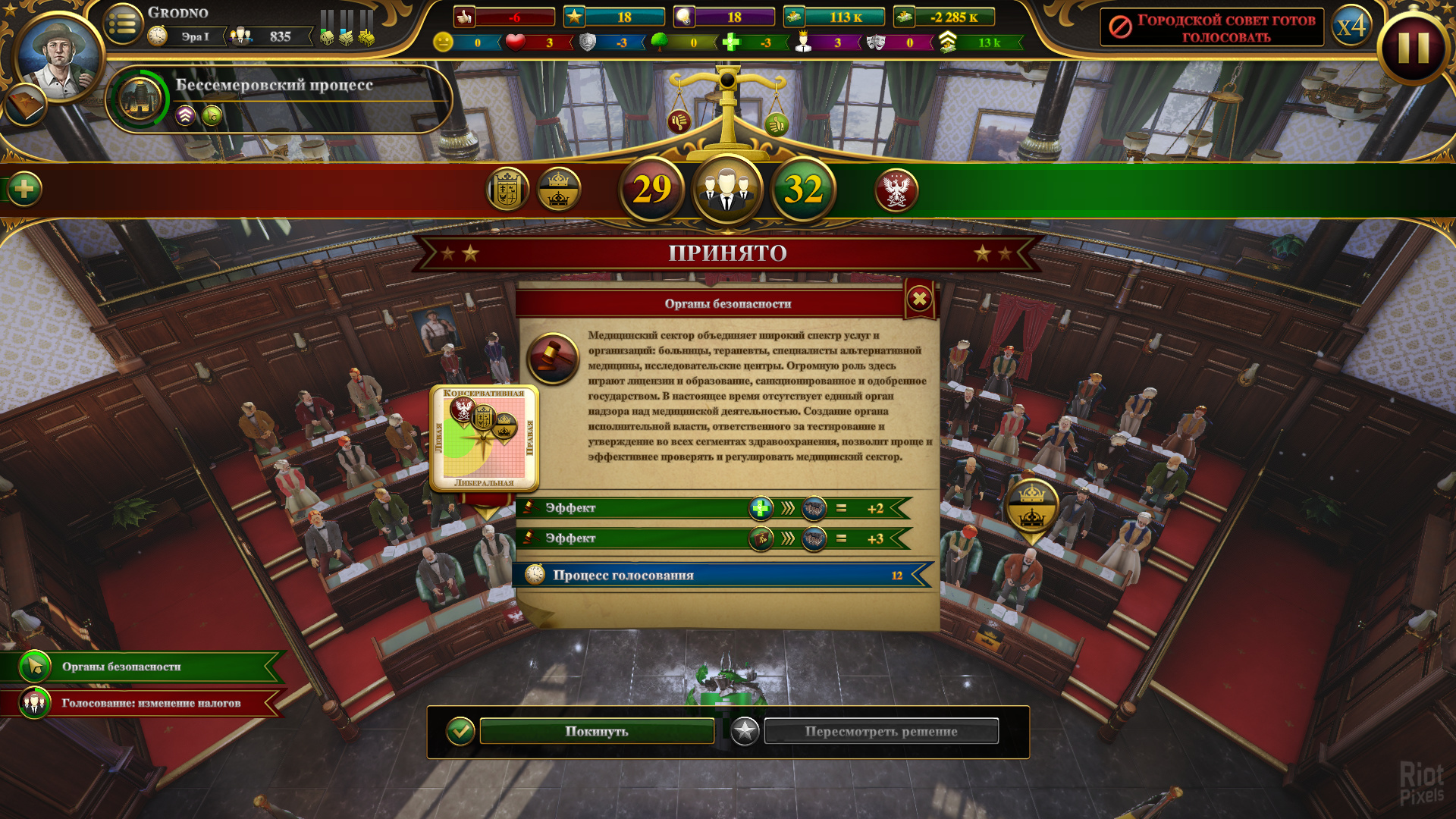1456x819 pixels.
Task: Change game speed with x4 button
Action: pyautogui.click(x=1351, y=27)
